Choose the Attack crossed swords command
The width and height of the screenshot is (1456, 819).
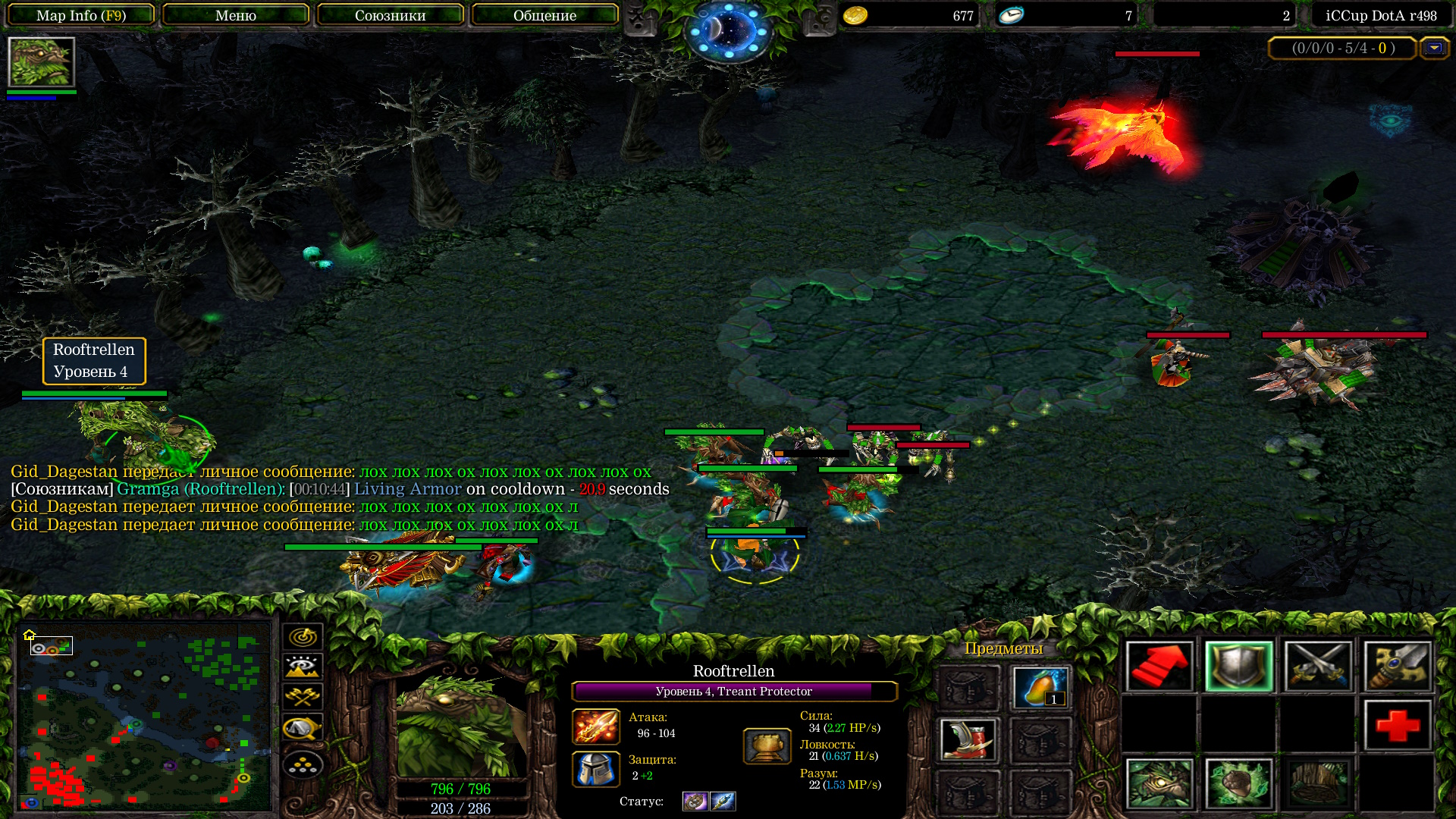coord(1318,667)
